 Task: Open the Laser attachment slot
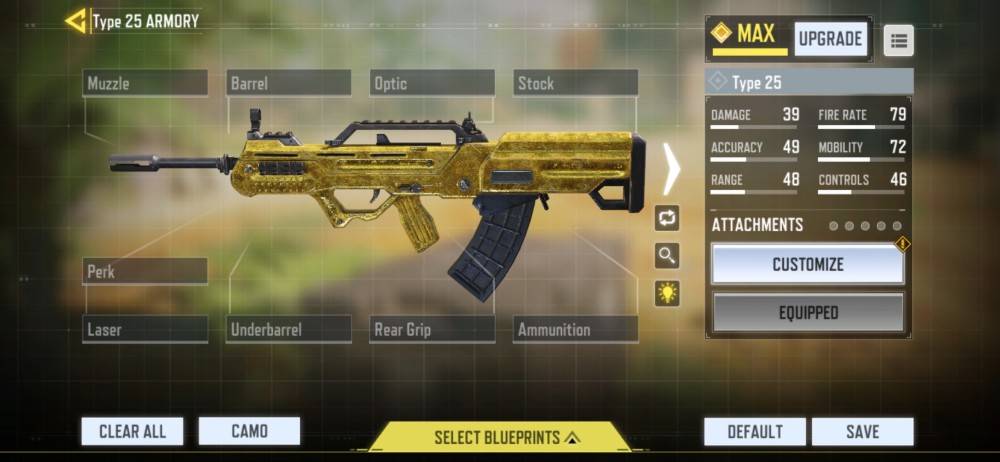coord(145,329)
